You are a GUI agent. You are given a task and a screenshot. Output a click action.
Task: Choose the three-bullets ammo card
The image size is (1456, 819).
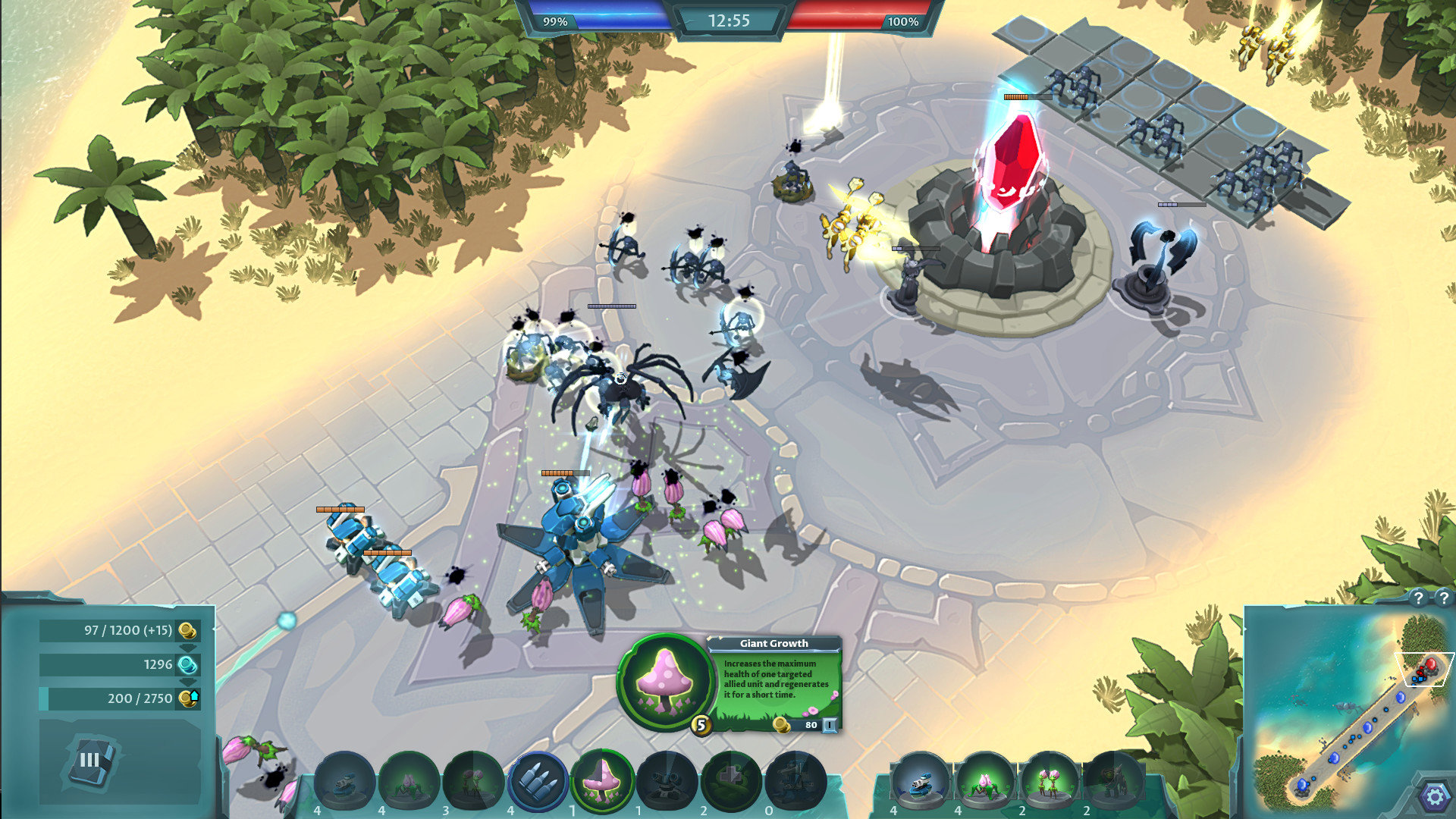[x=538, y=781]
